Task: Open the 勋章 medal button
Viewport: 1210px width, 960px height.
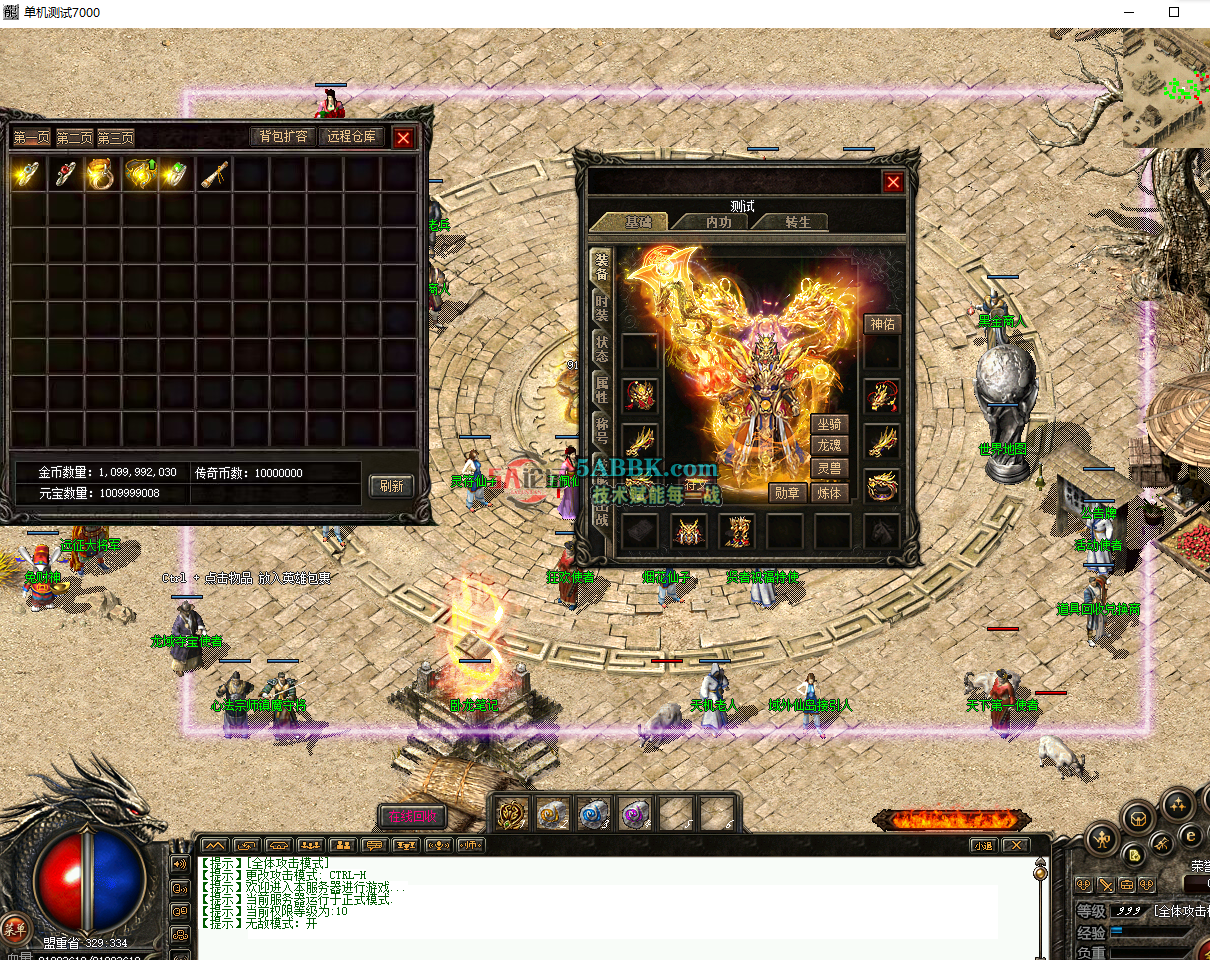Action: click(x=787, y=493)
